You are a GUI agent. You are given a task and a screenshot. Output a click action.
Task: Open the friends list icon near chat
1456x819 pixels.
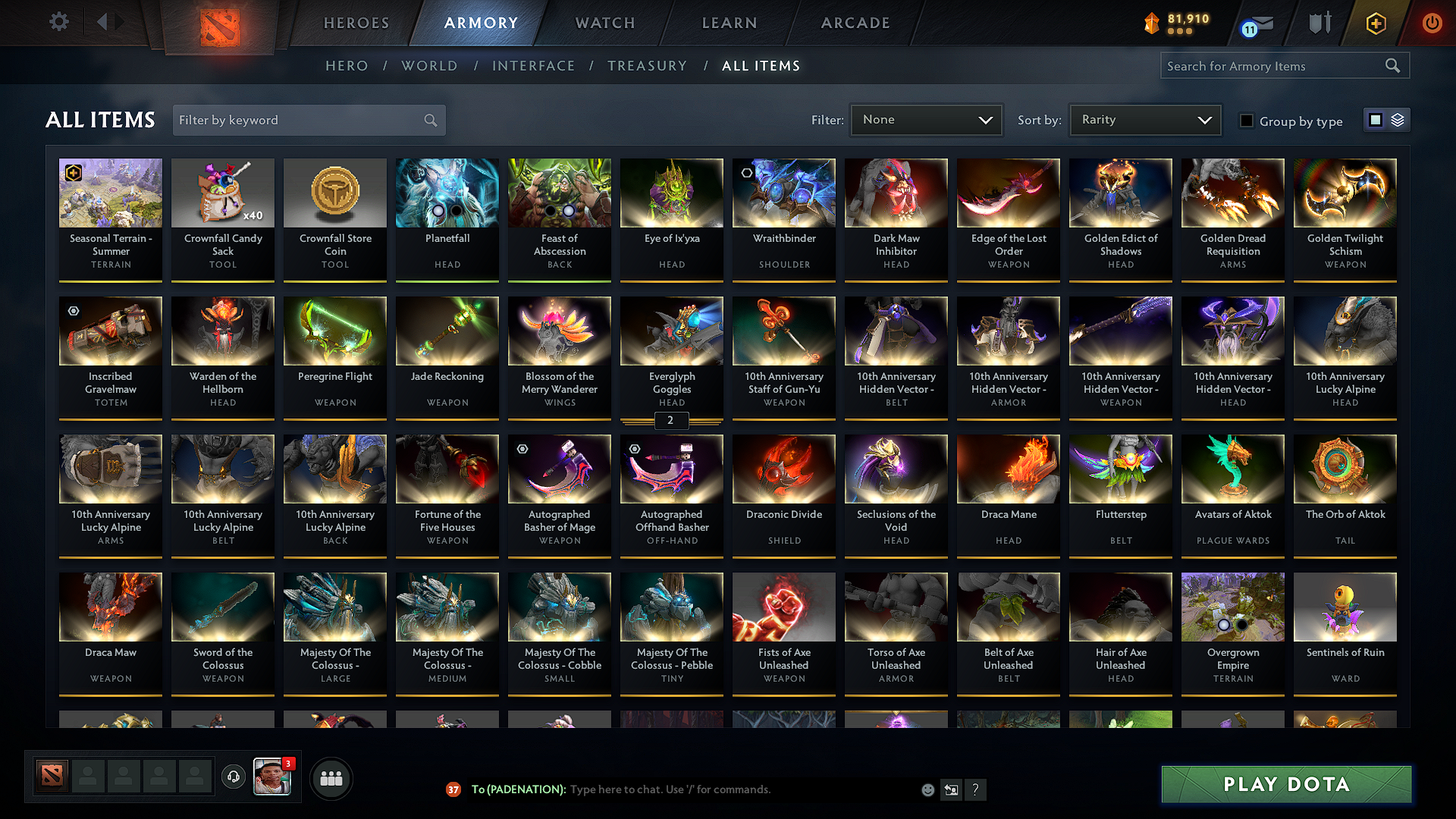[331, 777]
